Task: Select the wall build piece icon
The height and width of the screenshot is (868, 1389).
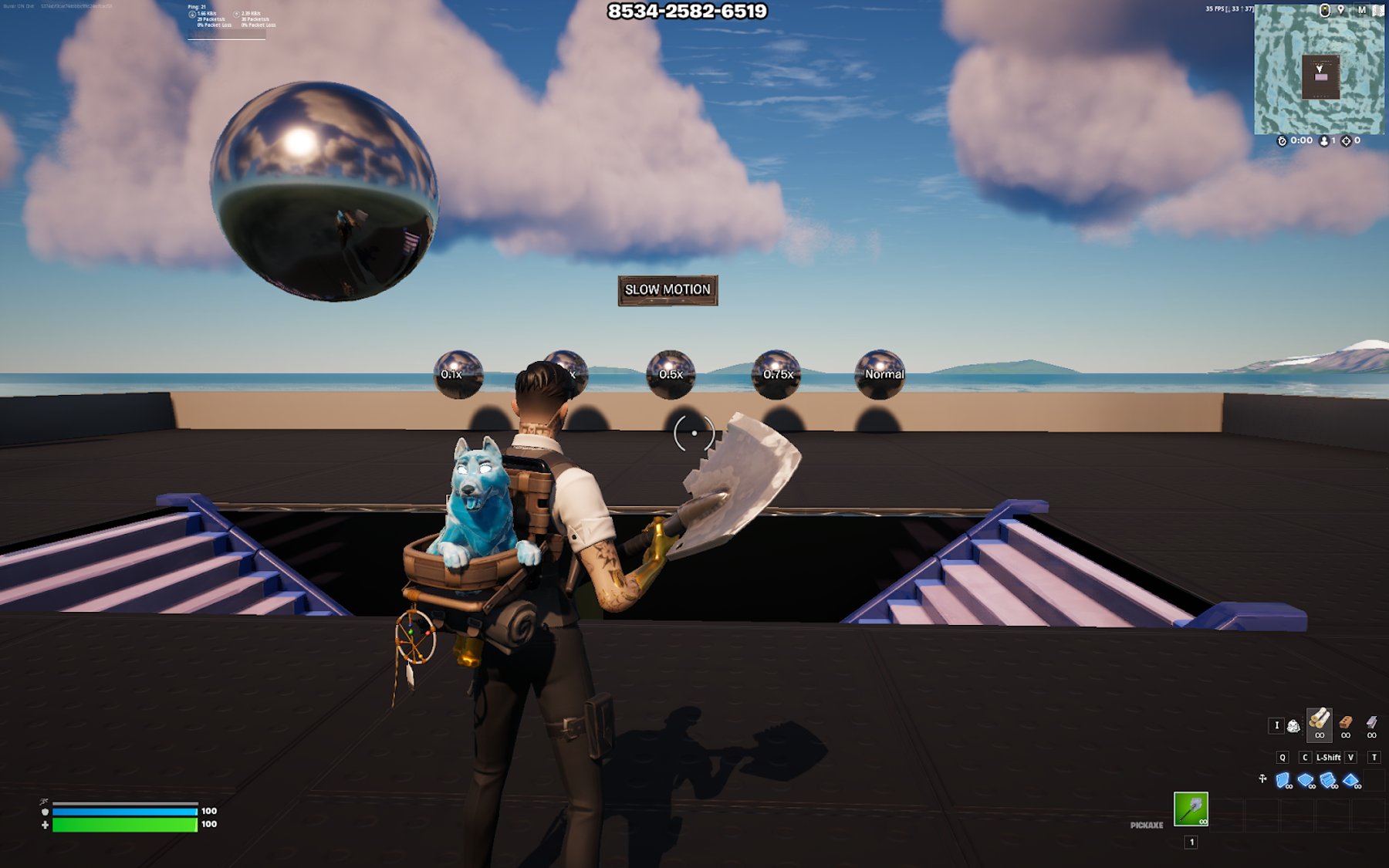Action: pos(1283,779)
